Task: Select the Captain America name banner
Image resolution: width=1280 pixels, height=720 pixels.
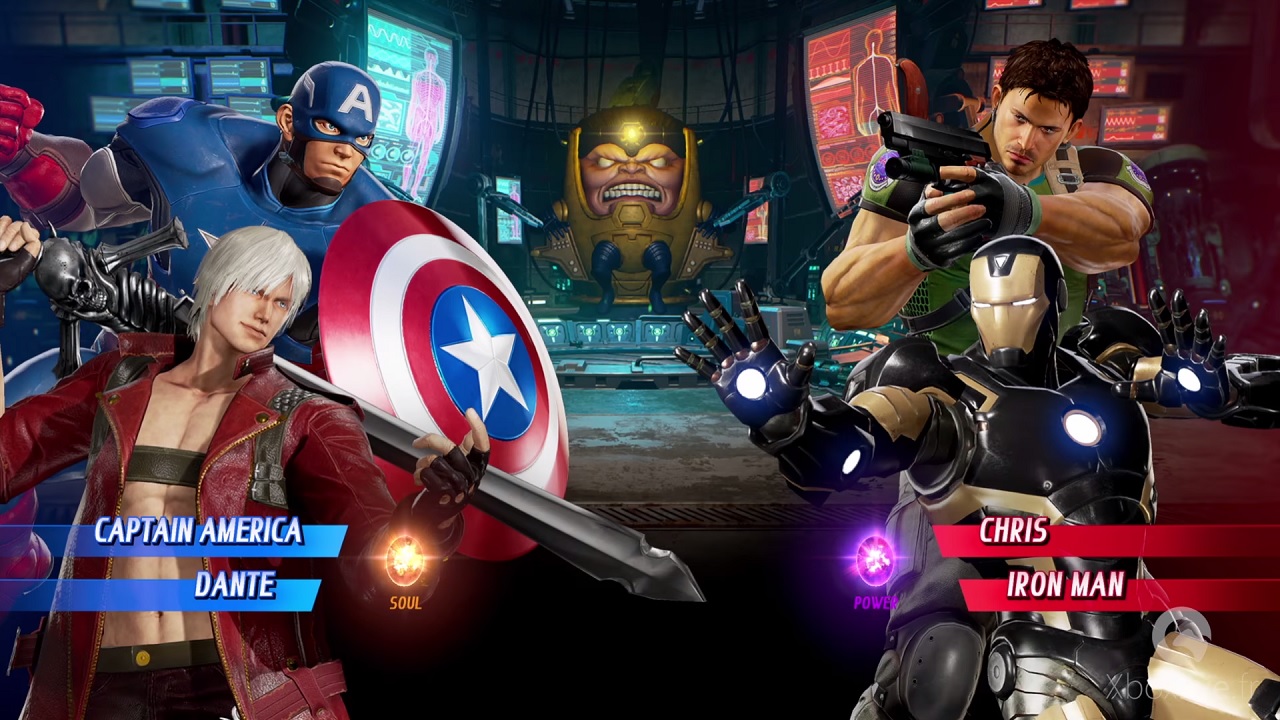Action: (x=198, y=532)
